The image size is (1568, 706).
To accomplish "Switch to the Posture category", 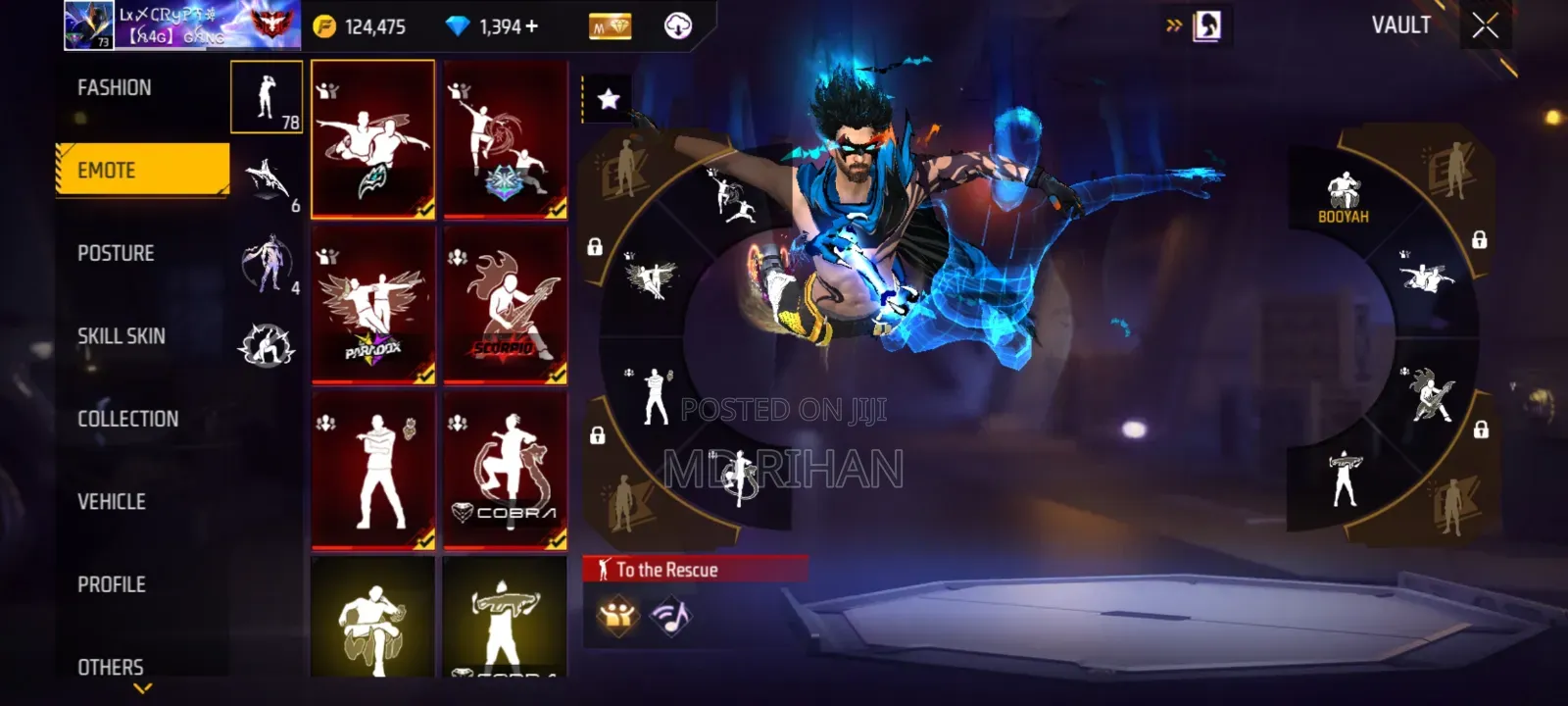I will [x=116, y=254].
